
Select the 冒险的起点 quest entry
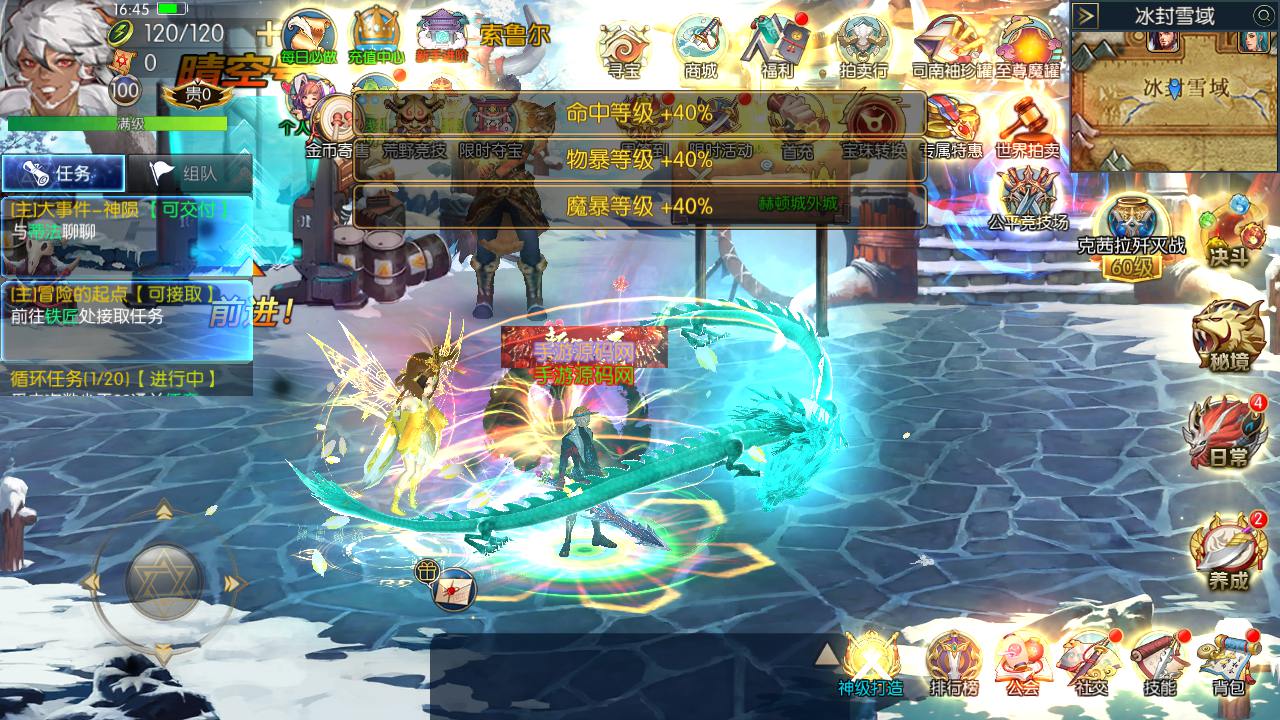pos(125,305)
